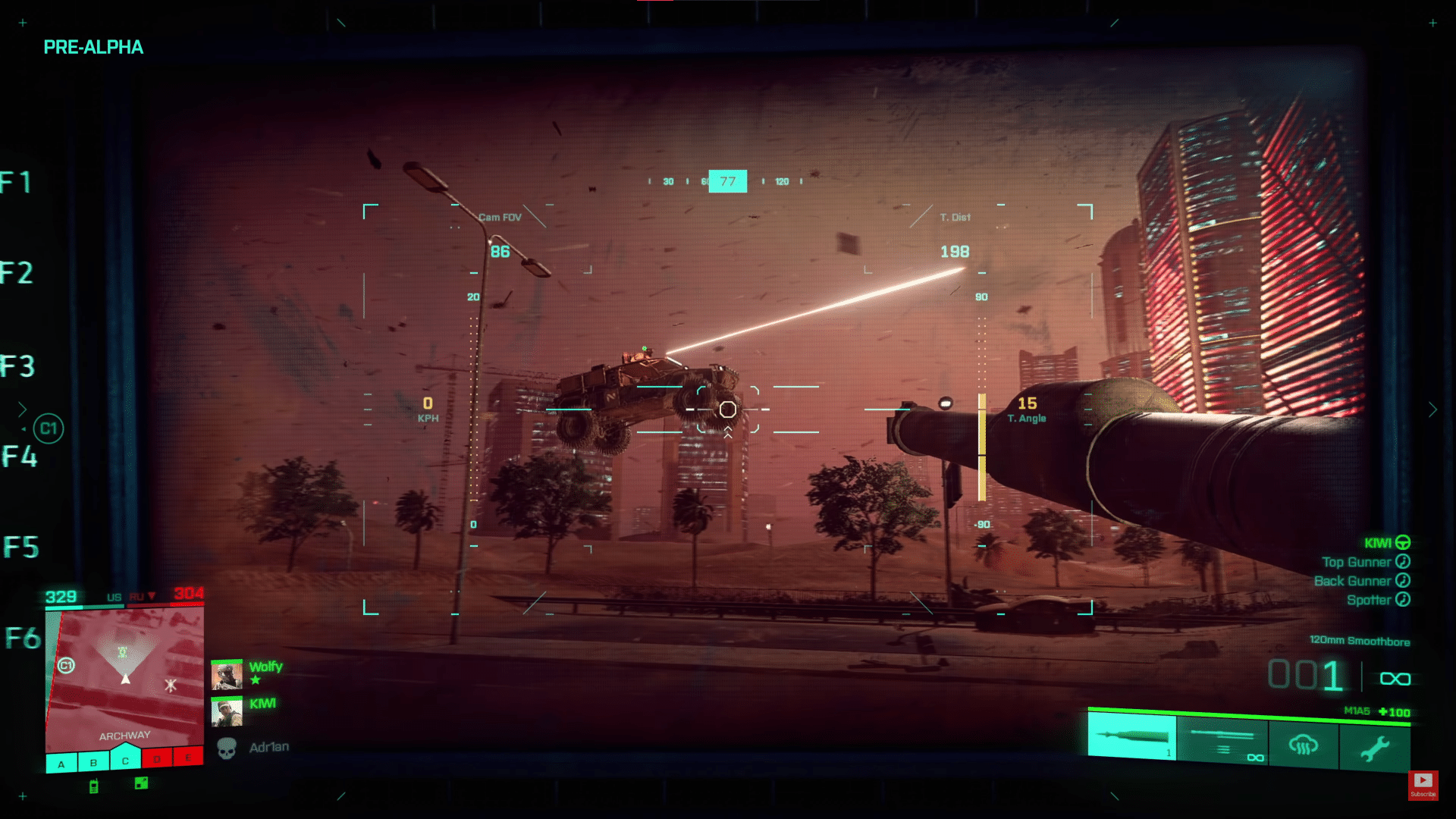The height and width of the screenshot is (819, 1456).
Task: Click squad member KIWI's portrait
Action: (x=226, y=712)
